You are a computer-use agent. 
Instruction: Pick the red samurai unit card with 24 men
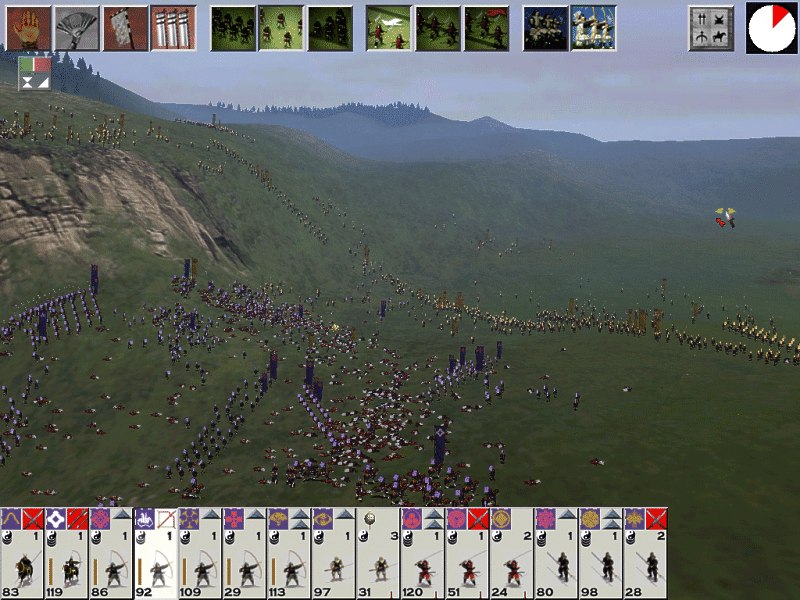511,553
